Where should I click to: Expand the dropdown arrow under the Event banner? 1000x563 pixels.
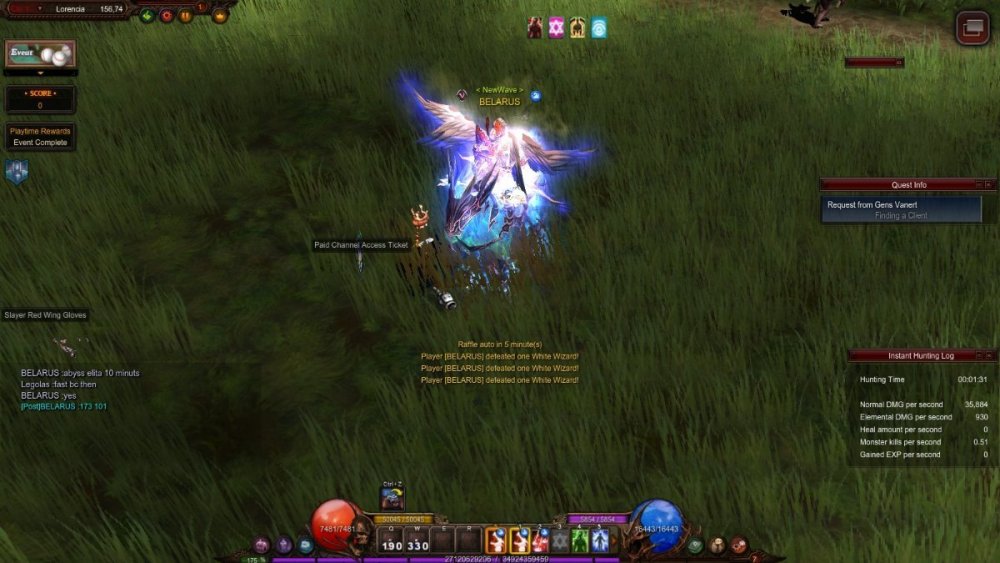point(40,73)
